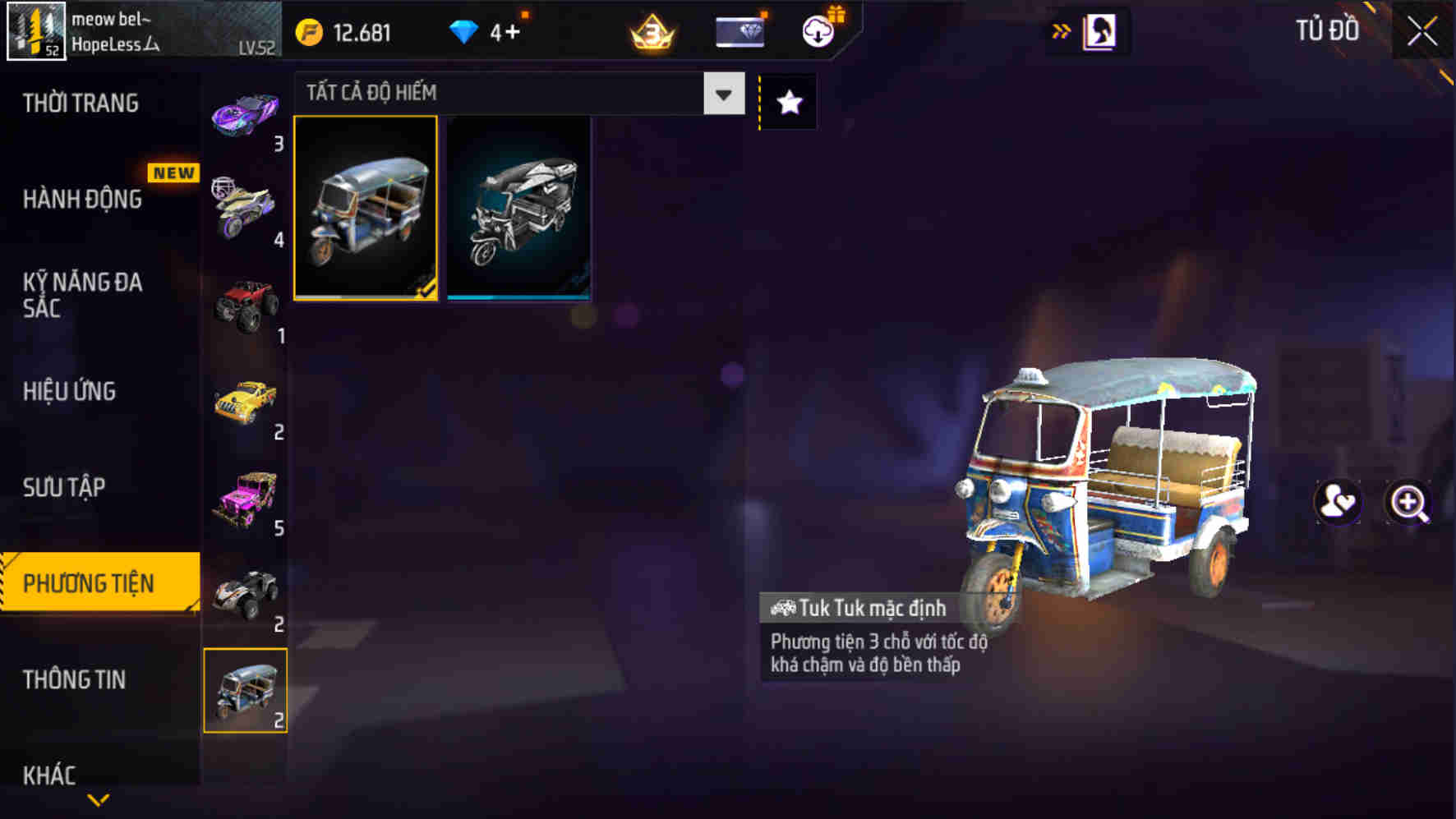Expand the sidebar with the bottom chevron
The height and width of the screenshot is (819, 1456).
tap(100, 797)
